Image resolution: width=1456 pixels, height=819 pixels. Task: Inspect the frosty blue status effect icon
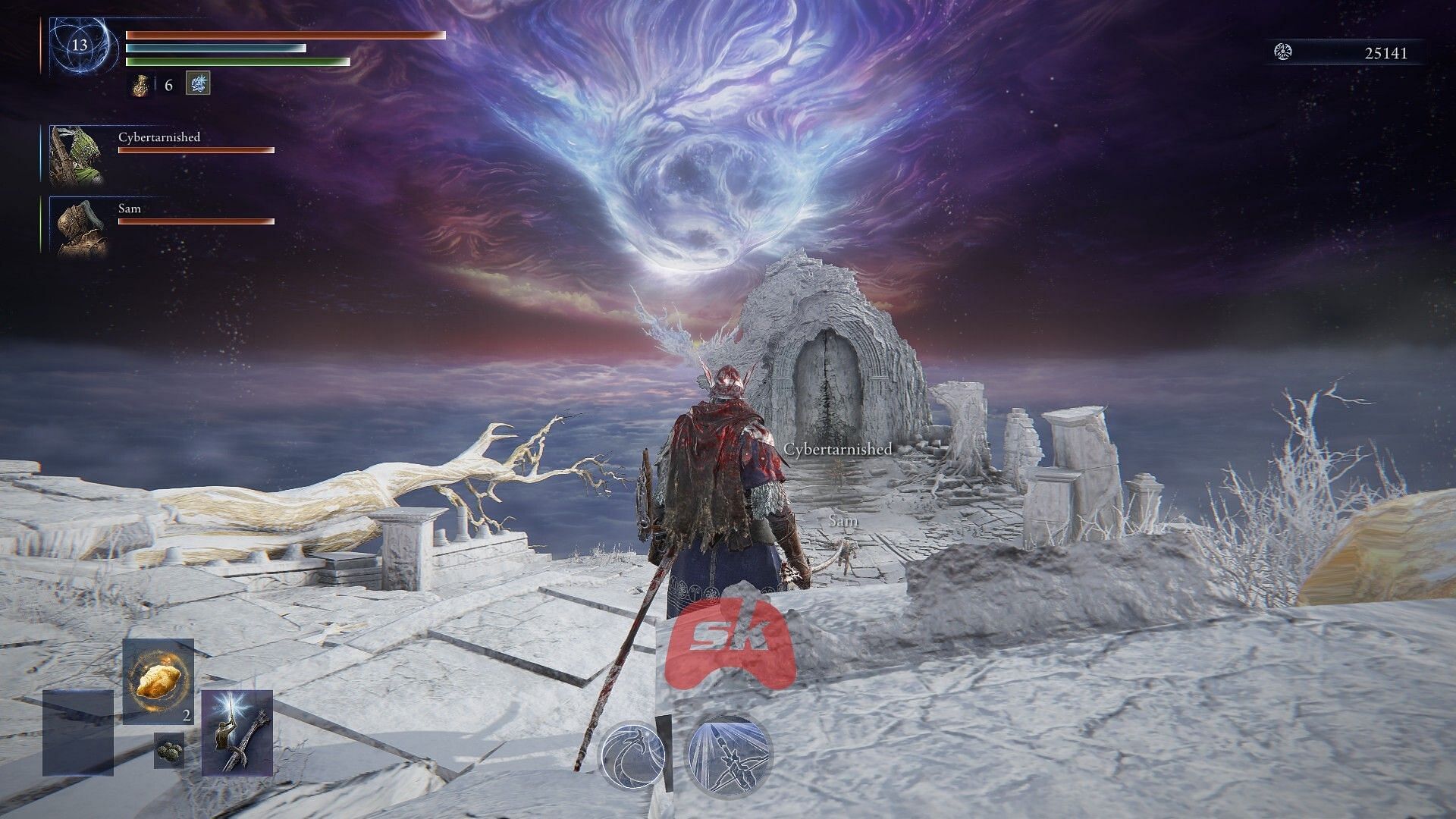(x=197, y=83)
